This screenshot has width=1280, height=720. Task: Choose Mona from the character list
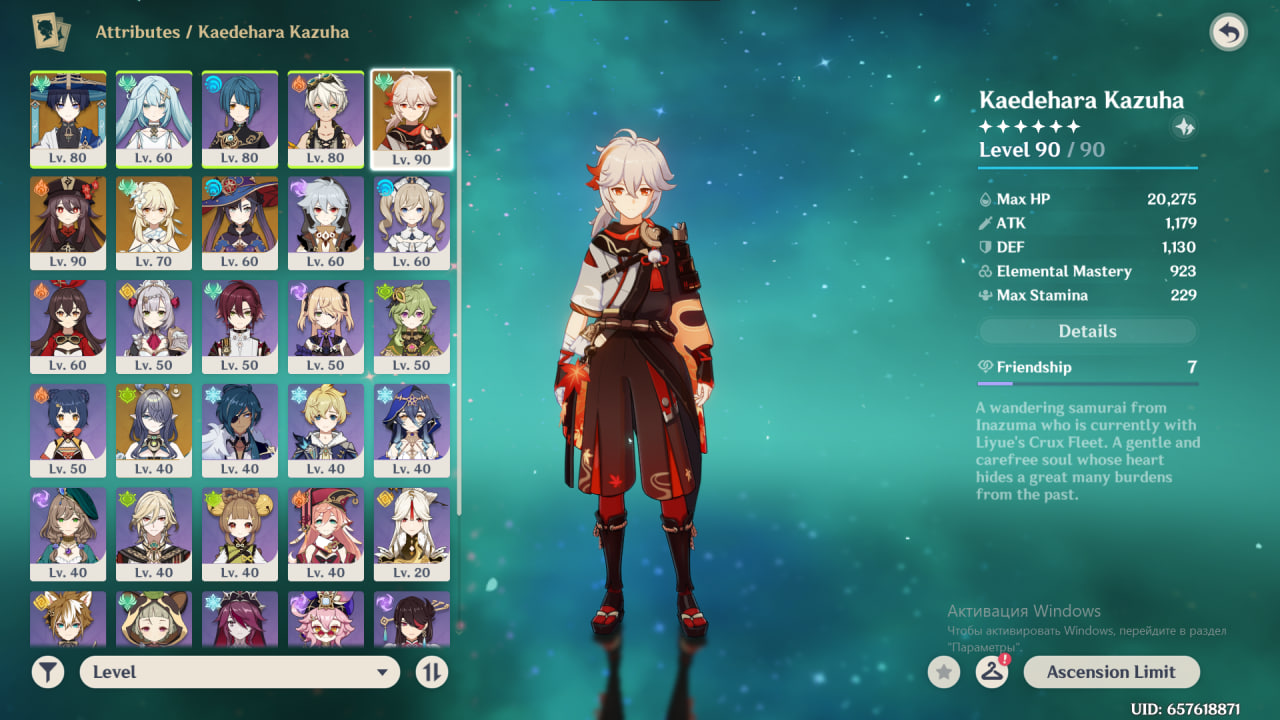(240, 222)
